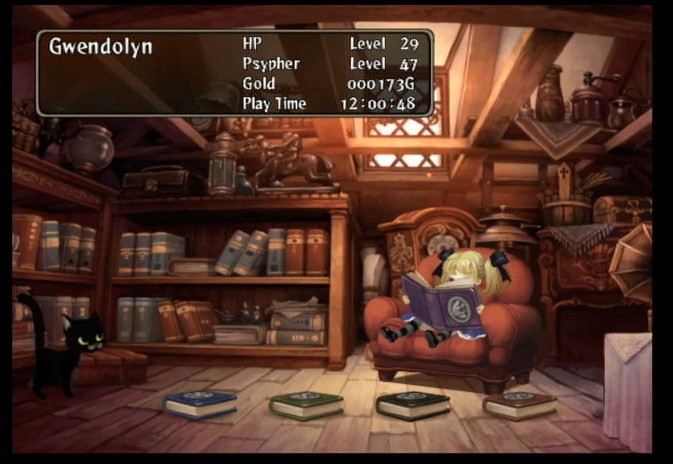Pick the black storybook on the floor
Viewport: 673px width, 464px height.
coord(412,404)
